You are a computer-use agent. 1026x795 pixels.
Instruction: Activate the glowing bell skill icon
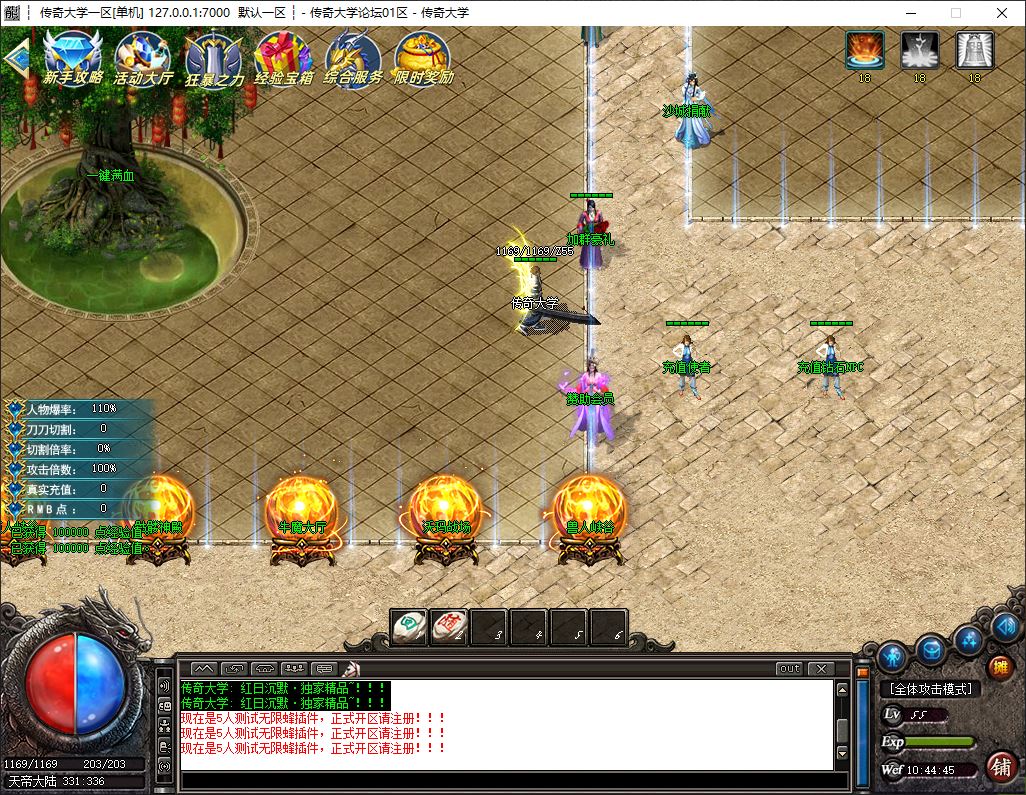click(x=974, y=50)
